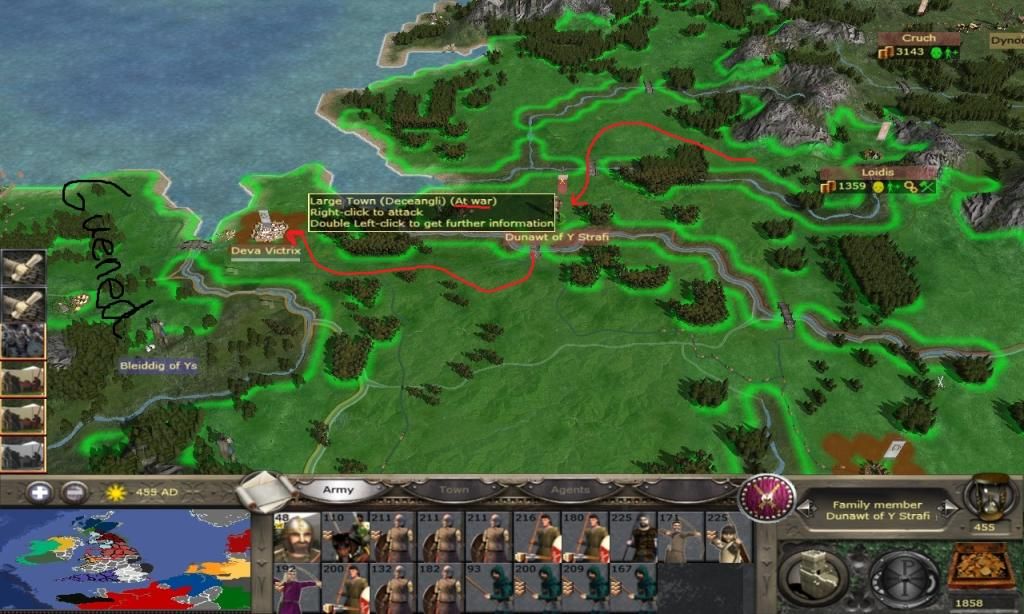Click the round cross-symbol button beside the chest

tap(902, 577)
